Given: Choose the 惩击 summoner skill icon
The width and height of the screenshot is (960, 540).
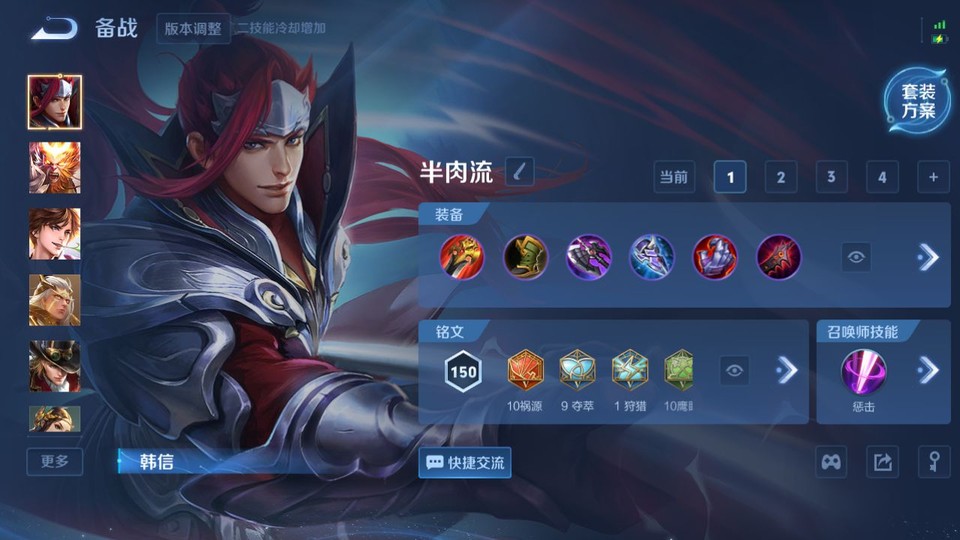Looking at the screenshot, I should click(x=863, y=372).
